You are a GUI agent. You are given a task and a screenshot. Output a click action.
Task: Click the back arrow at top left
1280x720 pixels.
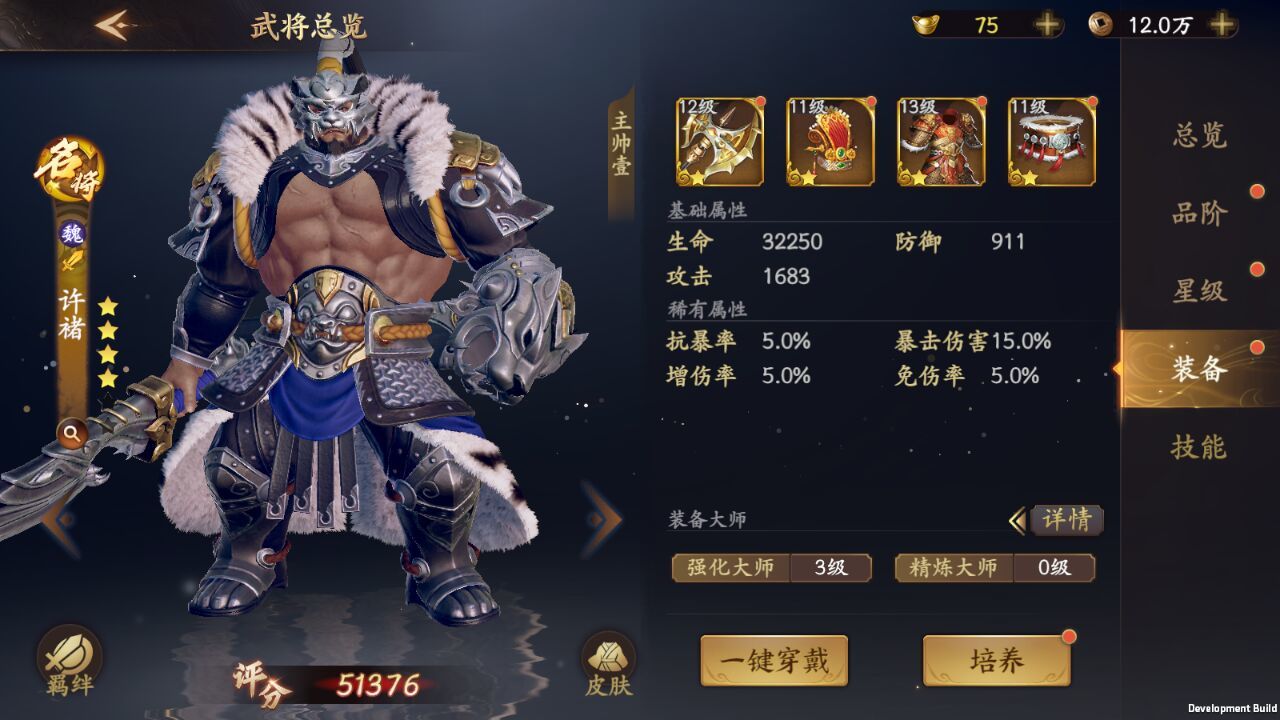116,21
